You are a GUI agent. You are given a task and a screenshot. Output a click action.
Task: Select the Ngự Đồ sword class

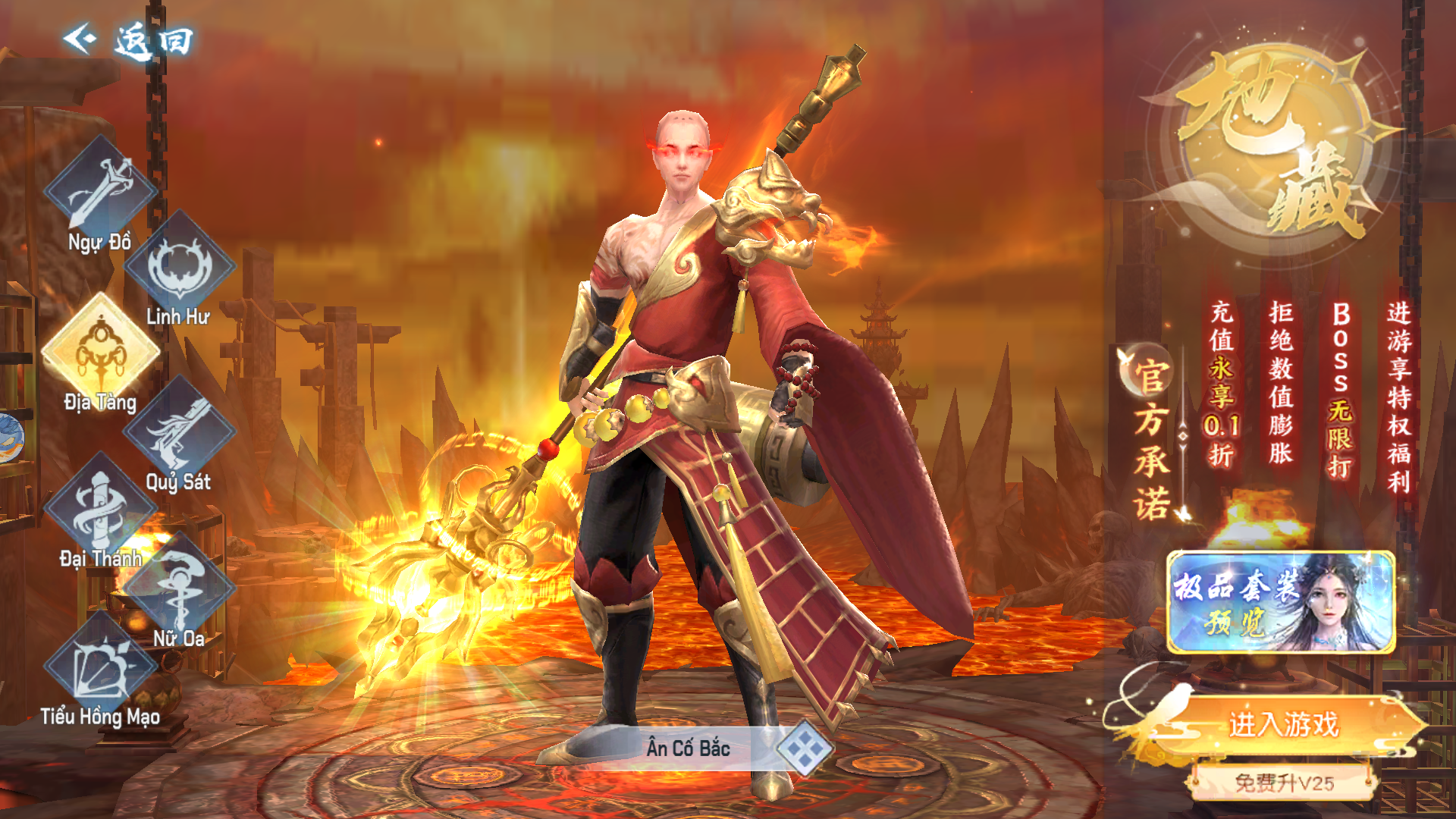pyautogui.click(x=100, y=190)
